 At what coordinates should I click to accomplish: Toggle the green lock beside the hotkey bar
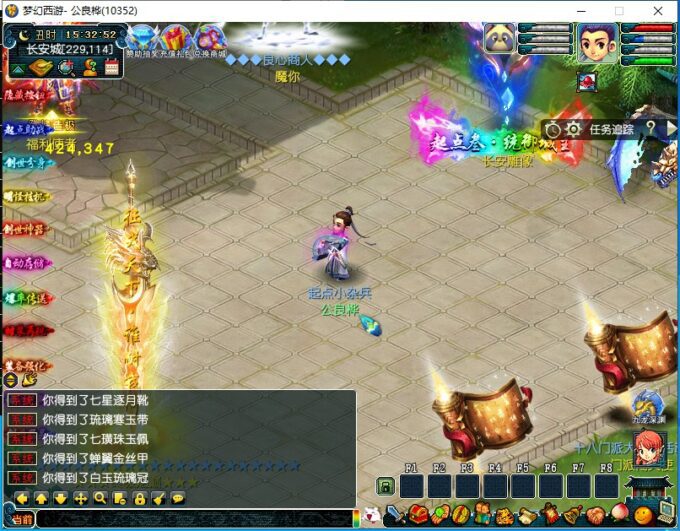384,486
